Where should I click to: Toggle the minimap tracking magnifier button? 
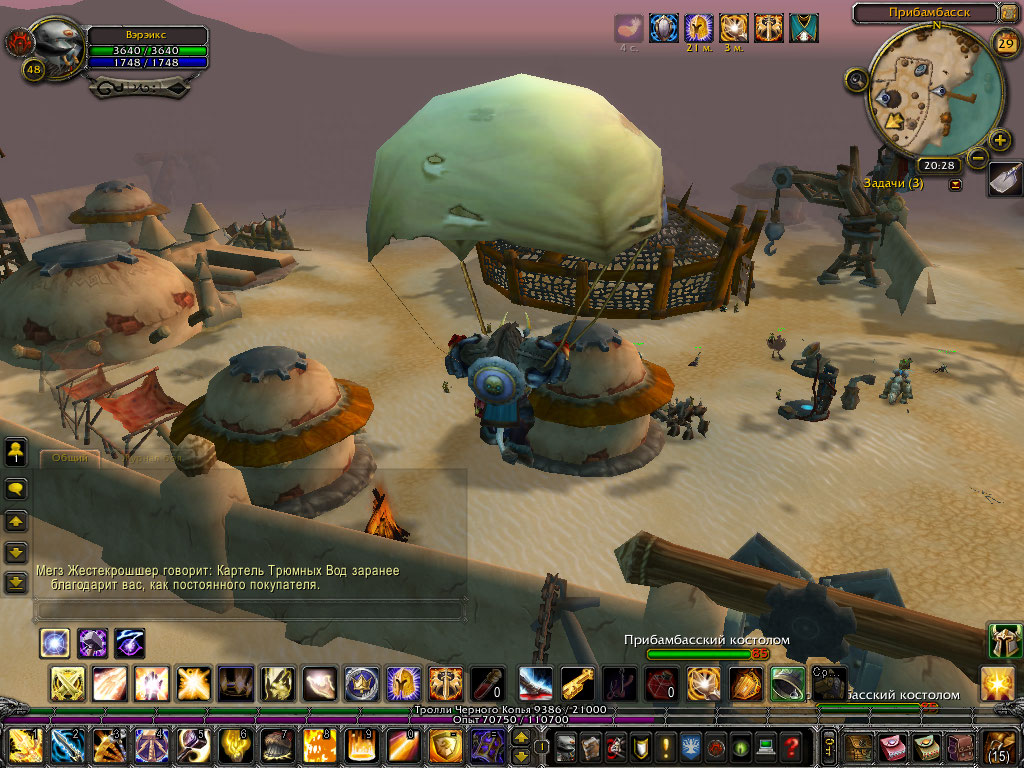pos(856,80)
